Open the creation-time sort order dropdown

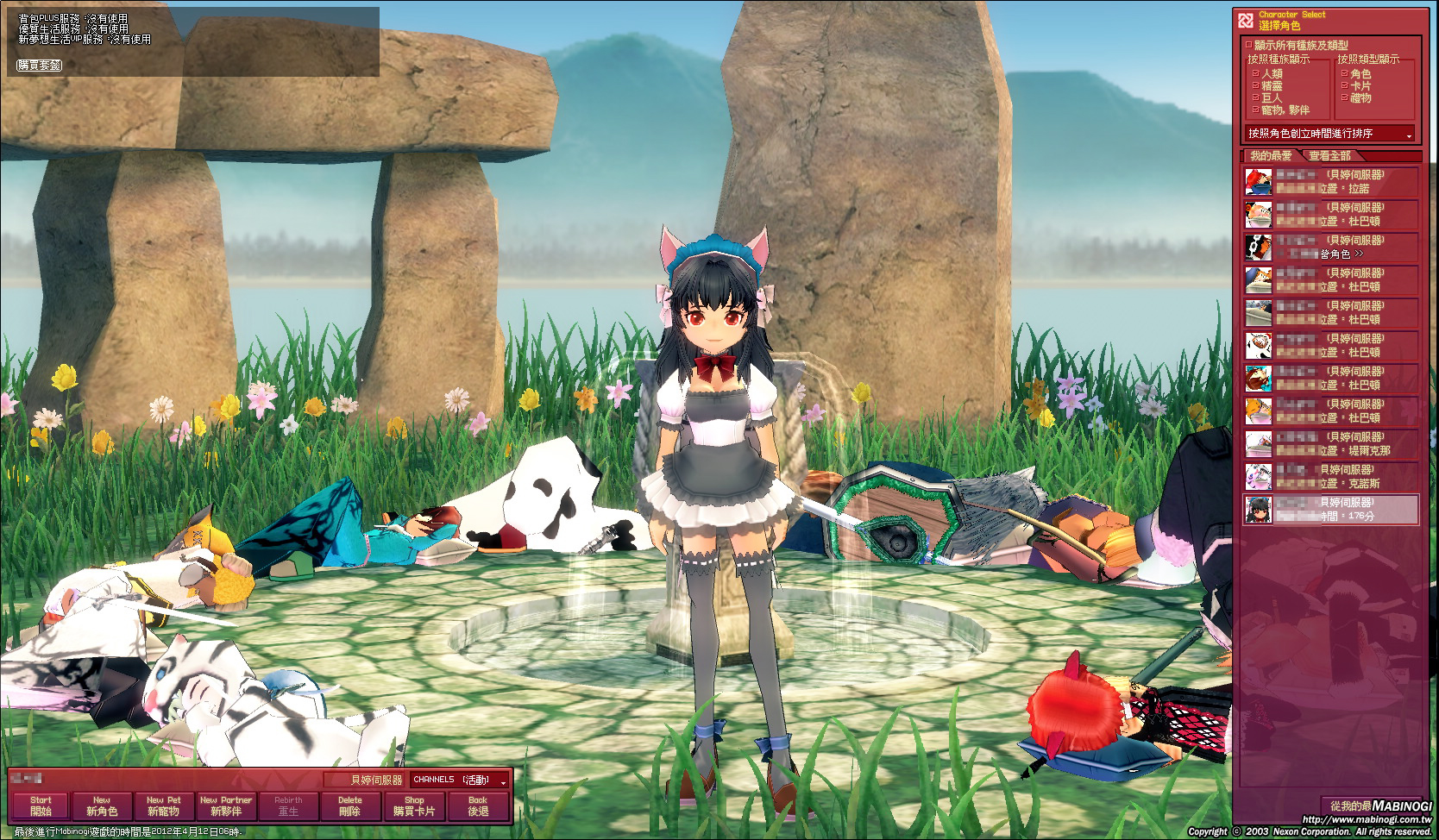(1330, 134)
